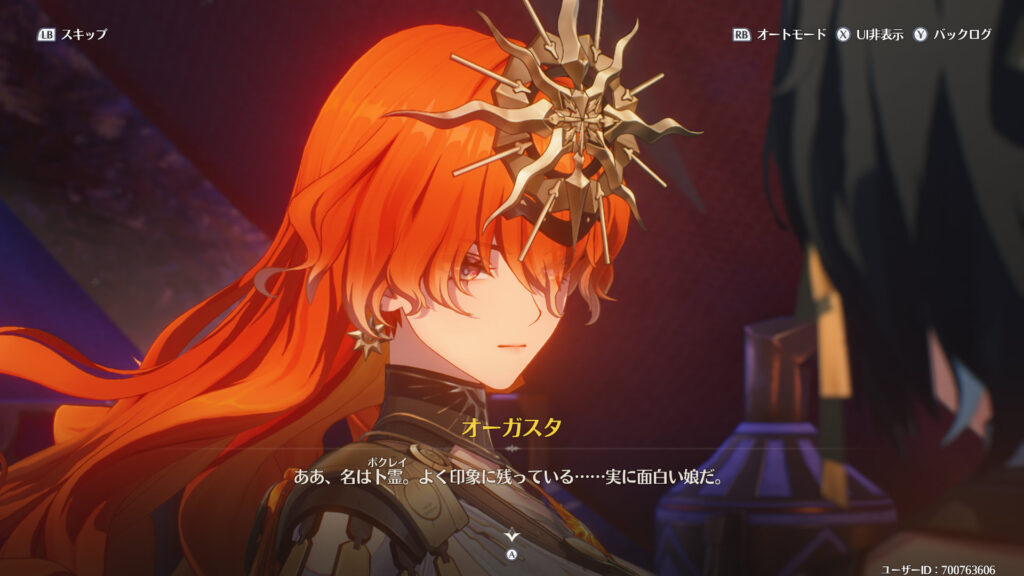Skip the cutscene with スキップ
Image resolution: width=1024 pixels, height=576 pixels.
pyautogui.click(x=72, y=34)
